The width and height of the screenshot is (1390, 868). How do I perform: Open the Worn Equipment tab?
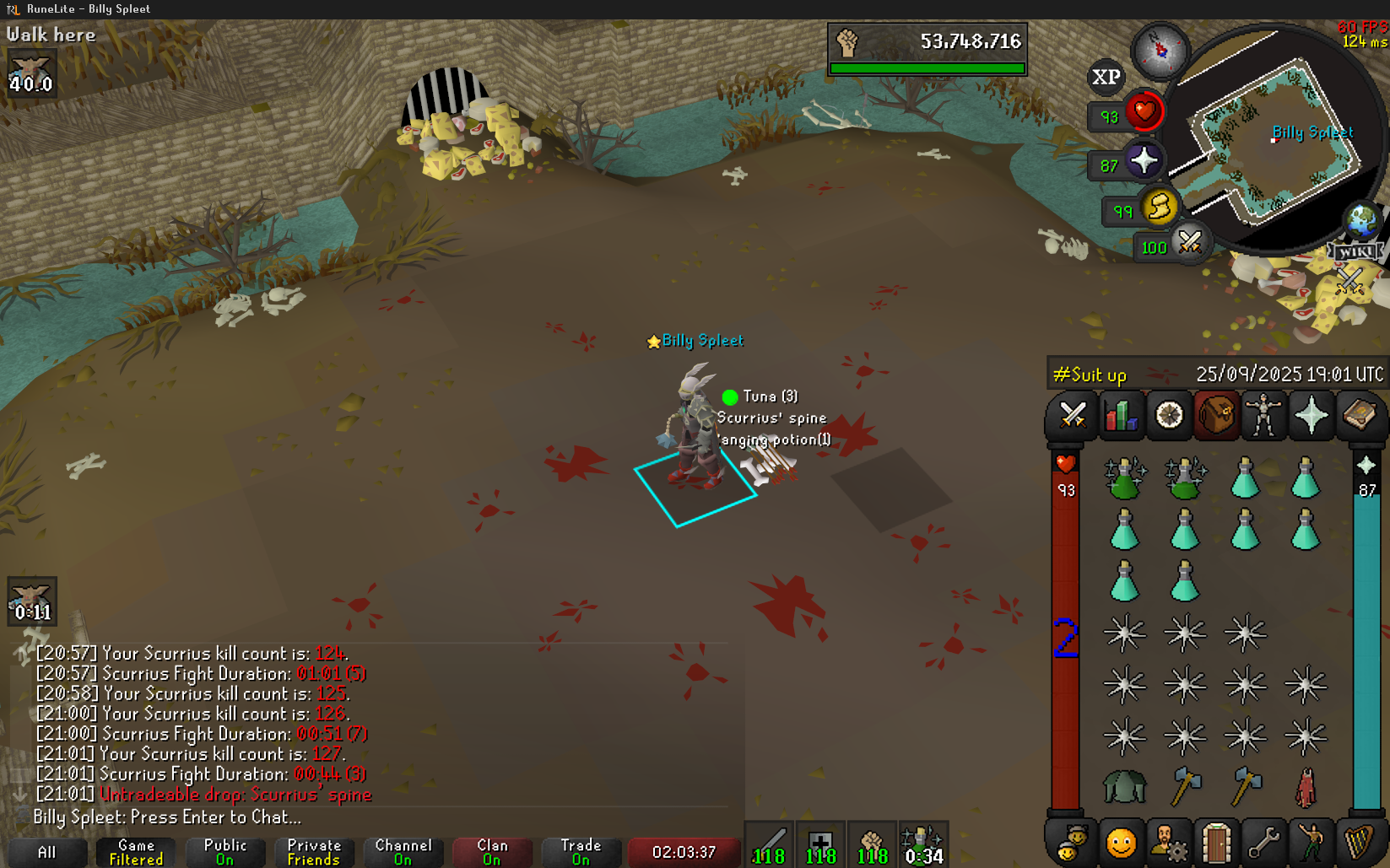(1263, 416)
